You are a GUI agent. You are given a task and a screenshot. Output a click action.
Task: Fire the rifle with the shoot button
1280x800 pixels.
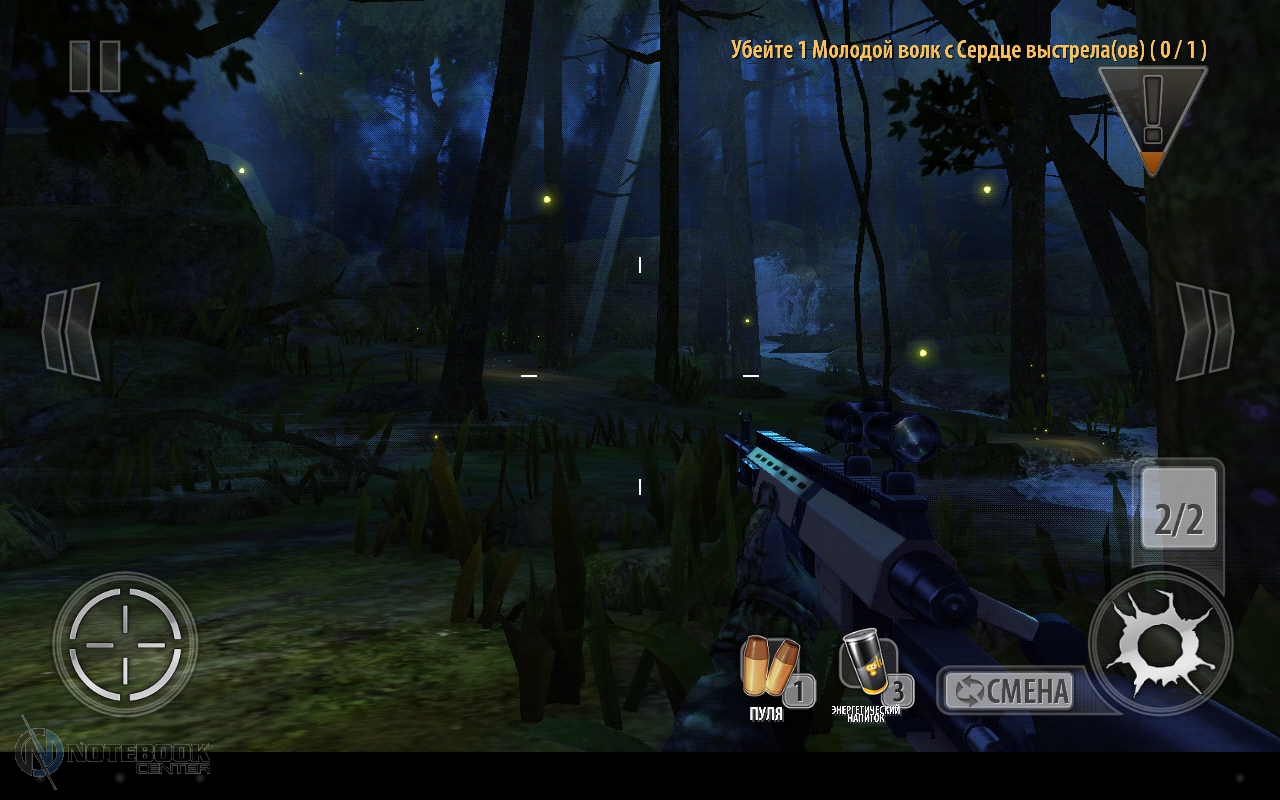tap(1160, 643)
